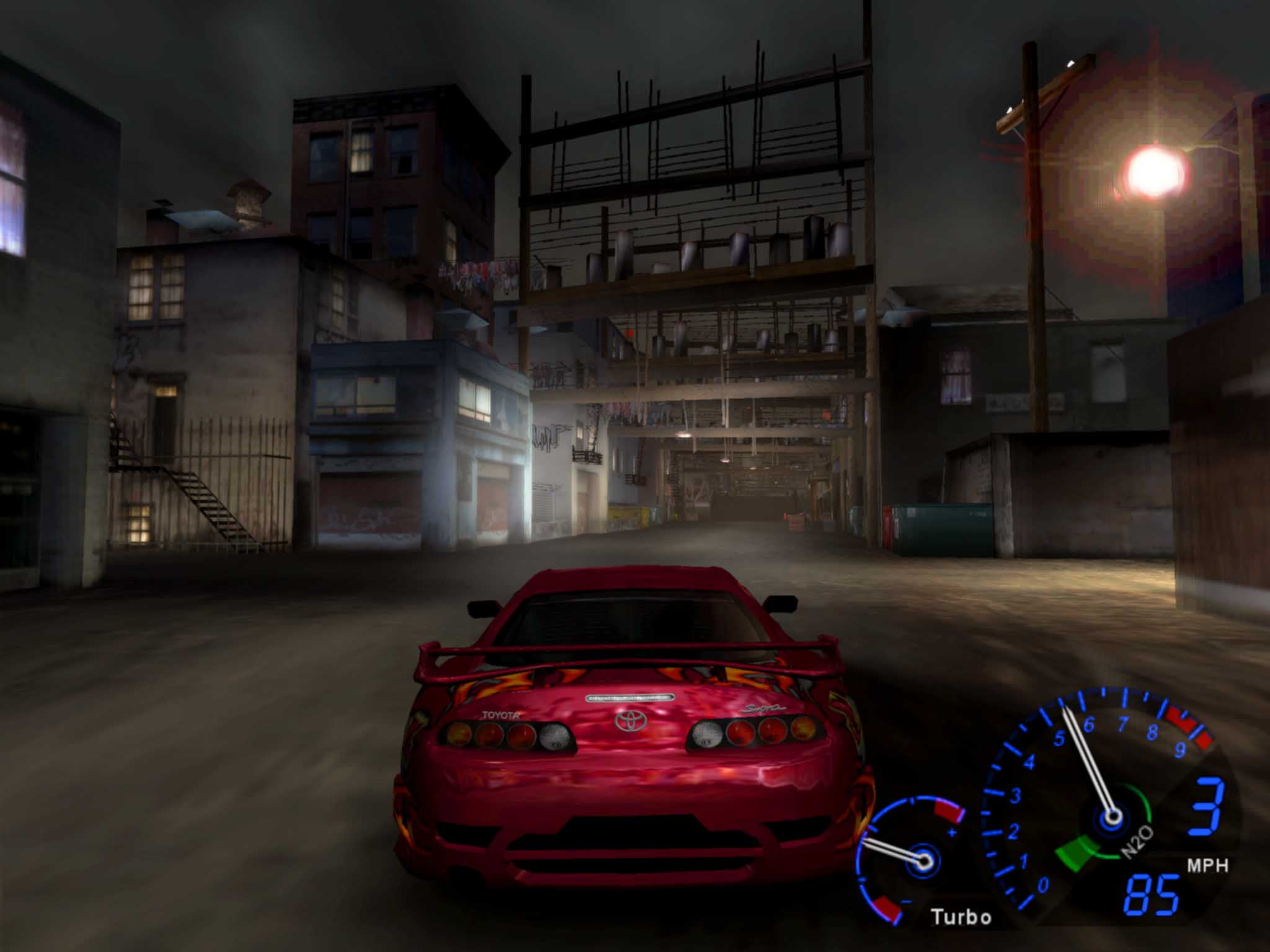The width and height of the screenshot is (1270, 952).
Task: Click the plus marker on the Turbo gauge
Action: click(952, 832)
